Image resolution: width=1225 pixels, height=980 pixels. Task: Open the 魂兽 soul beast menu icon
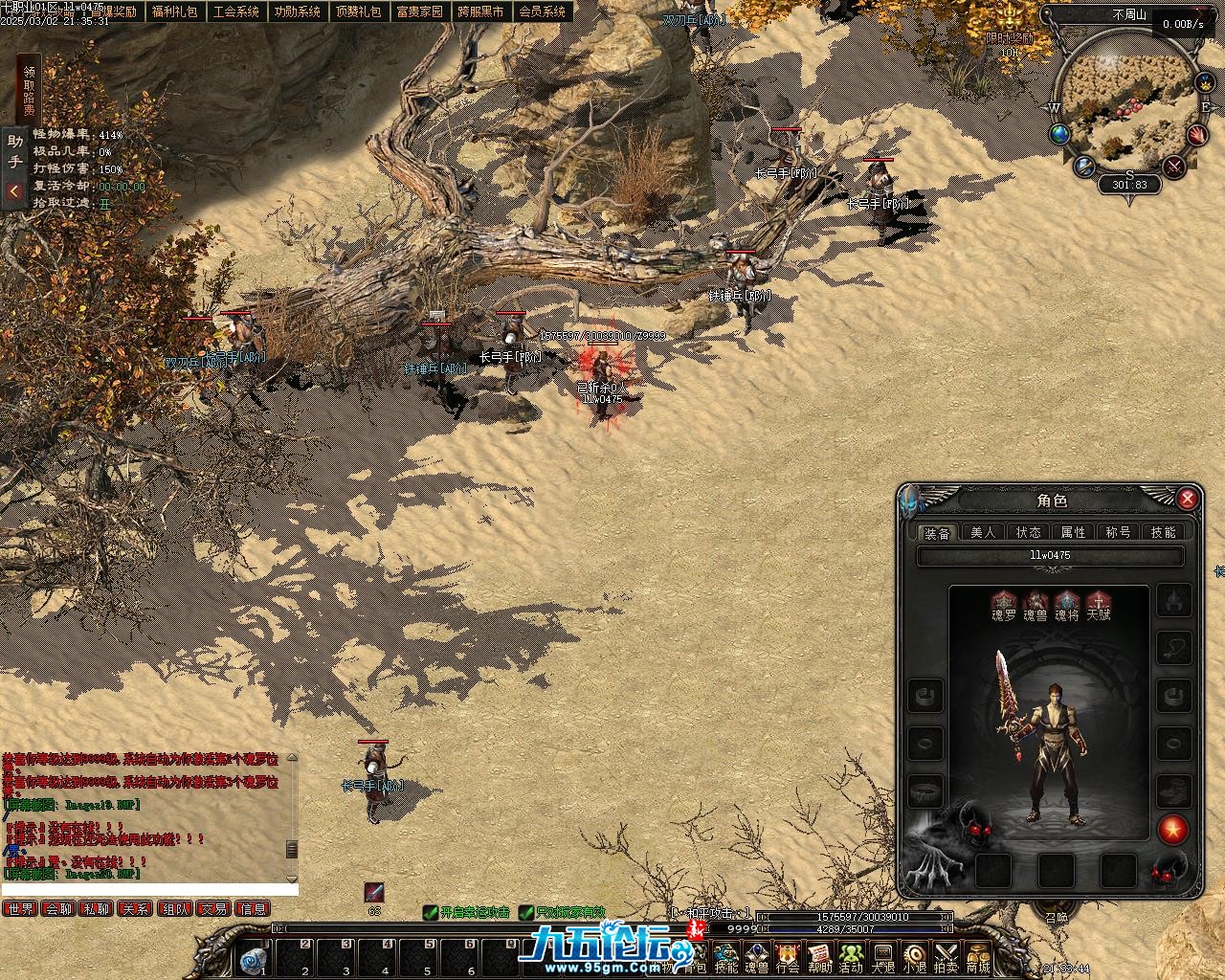pyautogui.click(x=757, y=956)
